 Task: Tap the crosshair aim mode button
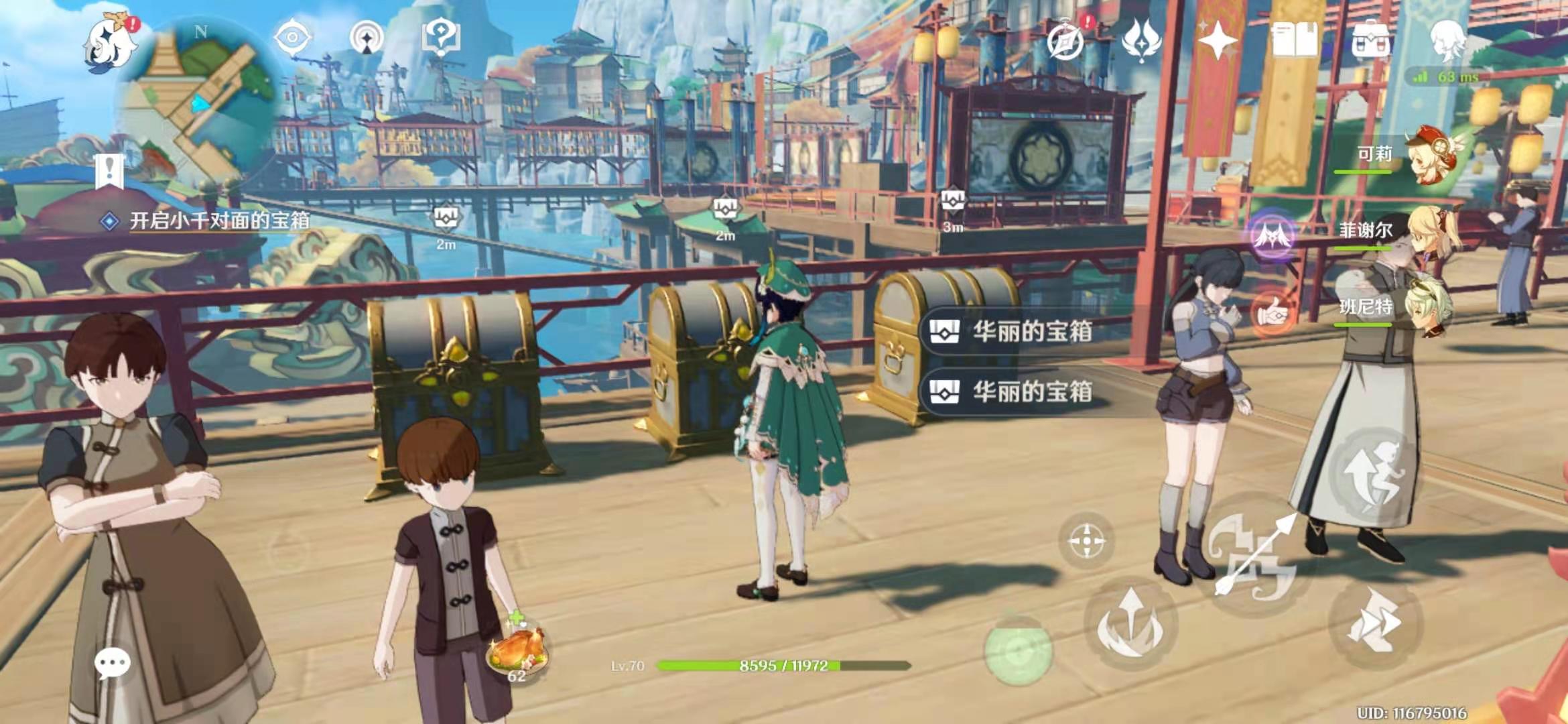[x=1086, y=541]
